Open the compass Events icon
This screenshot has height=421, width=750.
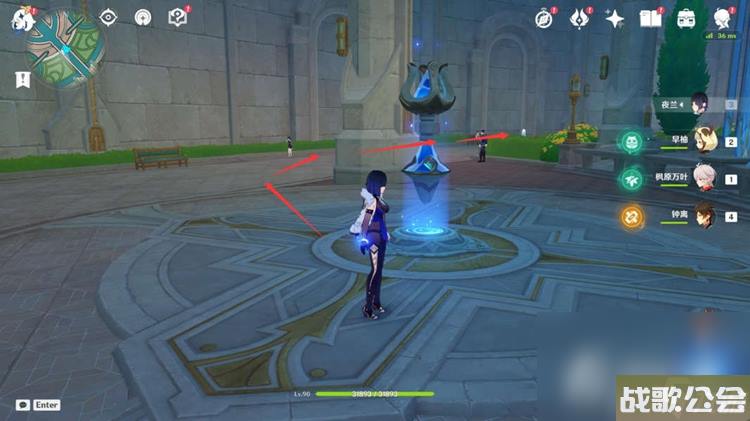544,18
